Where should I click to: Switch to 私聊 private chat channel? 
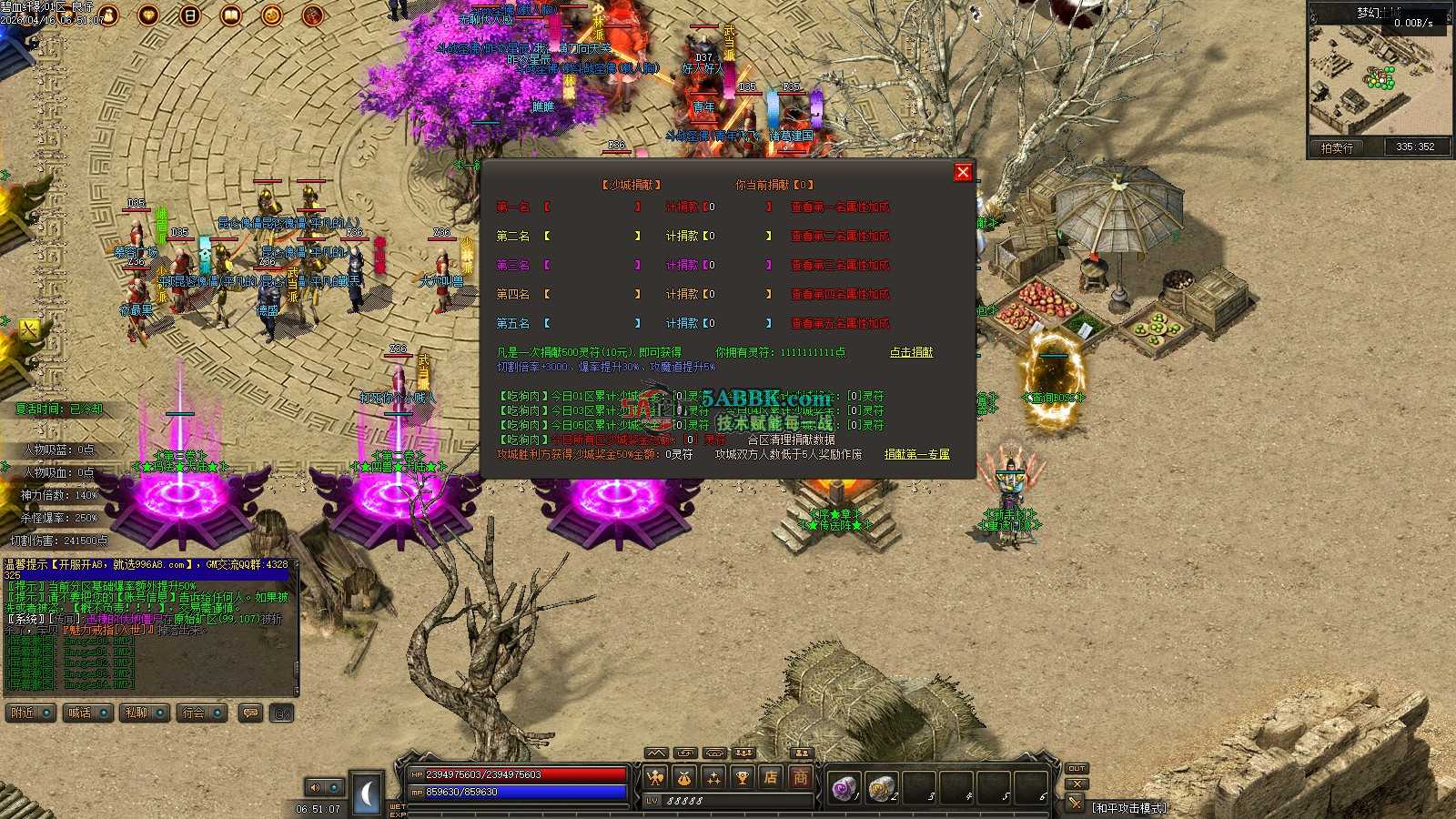[x=145, y=713]
